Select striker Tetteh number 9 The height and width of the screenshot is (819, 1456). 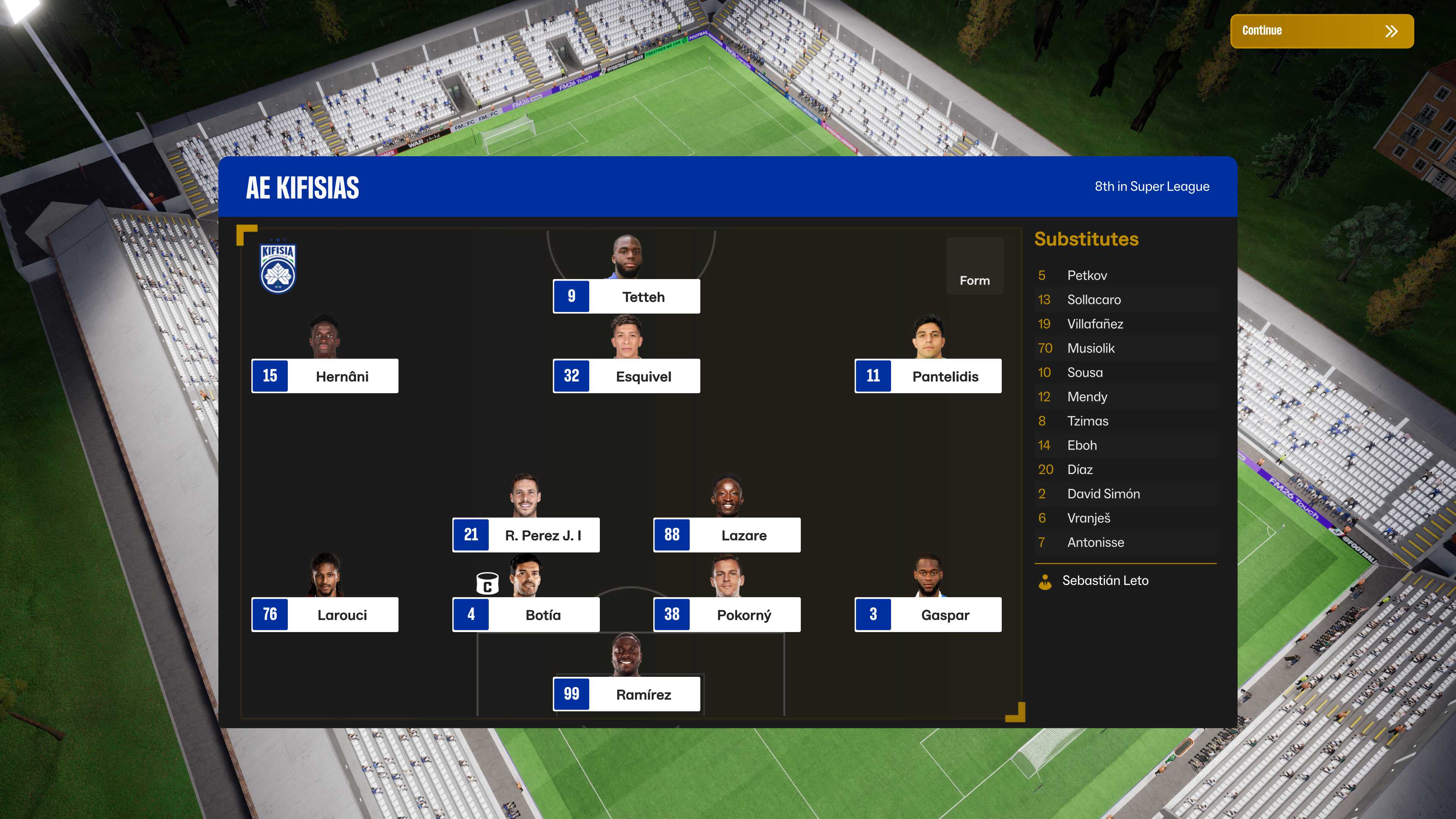click(626, 296)
